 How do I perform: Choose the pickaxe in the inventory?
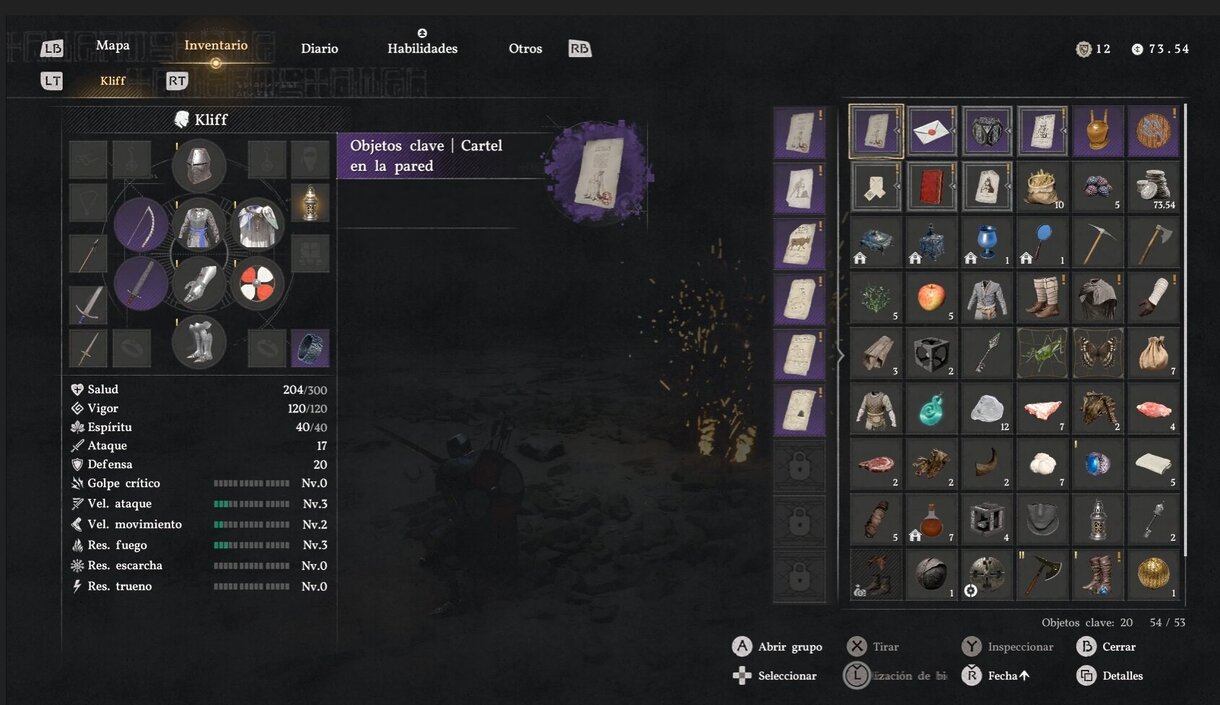(x=1098, y=241)
